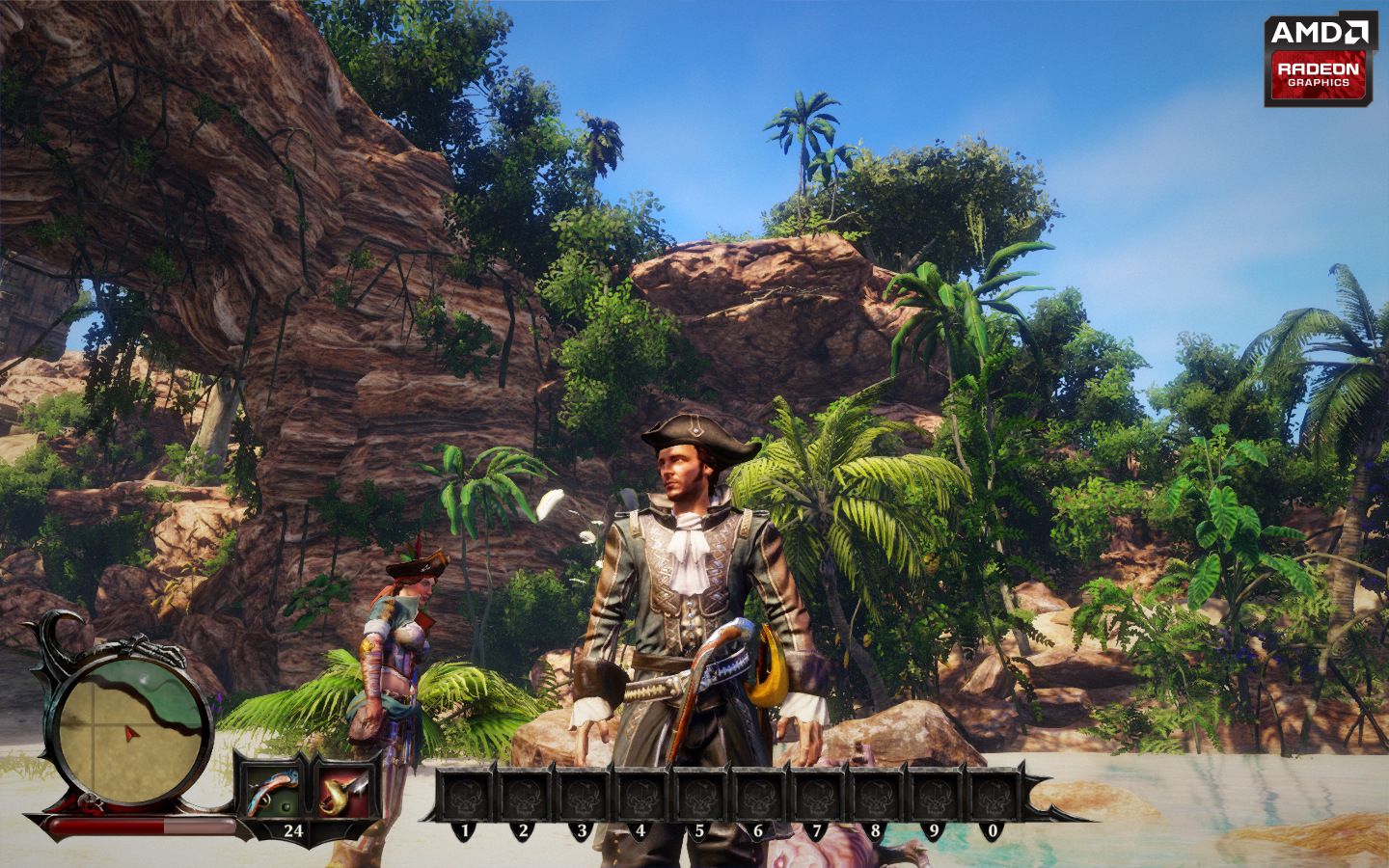Screen dimensions: 1389x868
Task: Activate hotbar slot 7
Action: (x=817, y=796)
